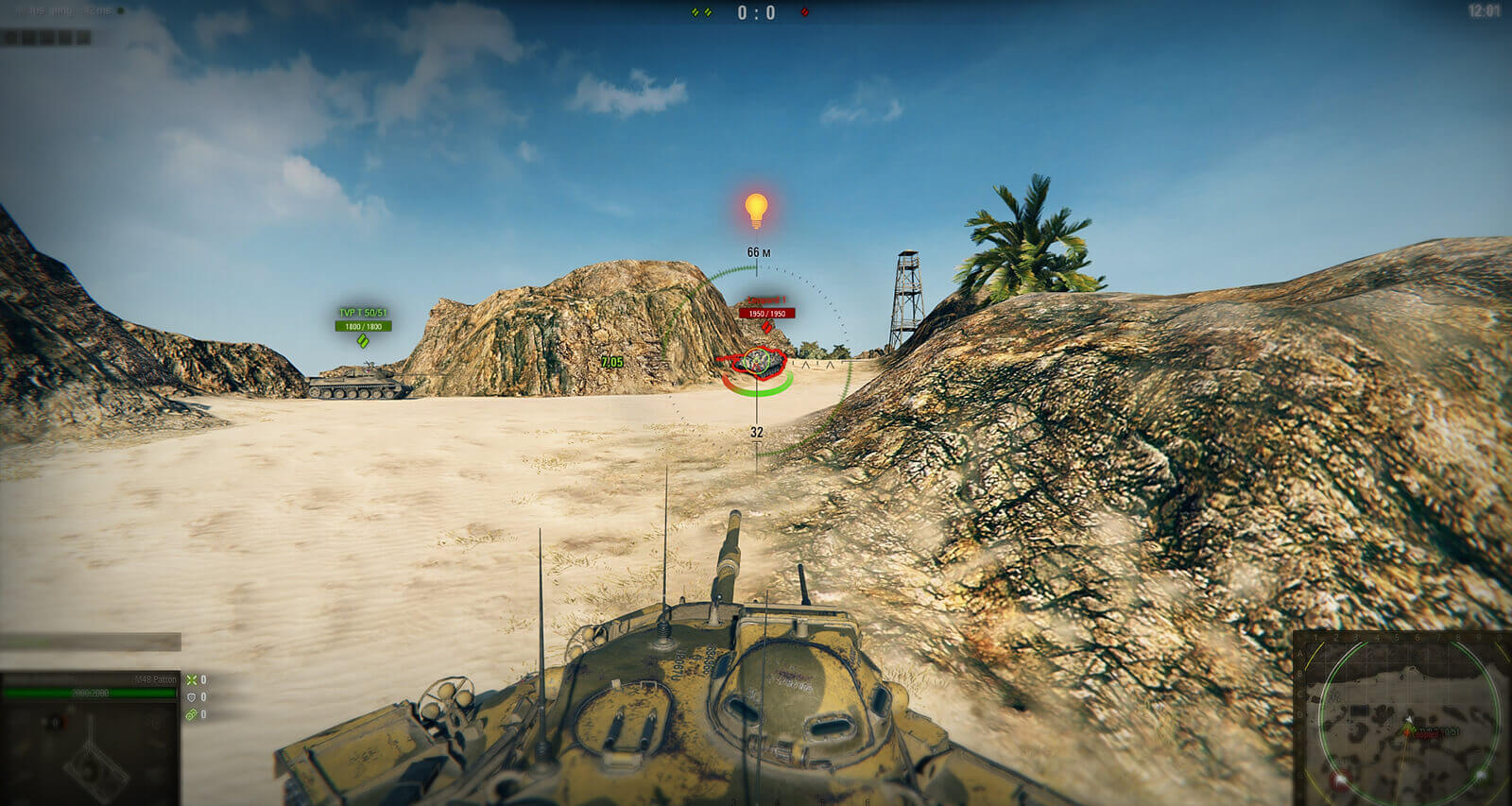This screenshot has height=806, width=1512.
Task: Click the M48 Patton damage panel
Action: (90, 738)
